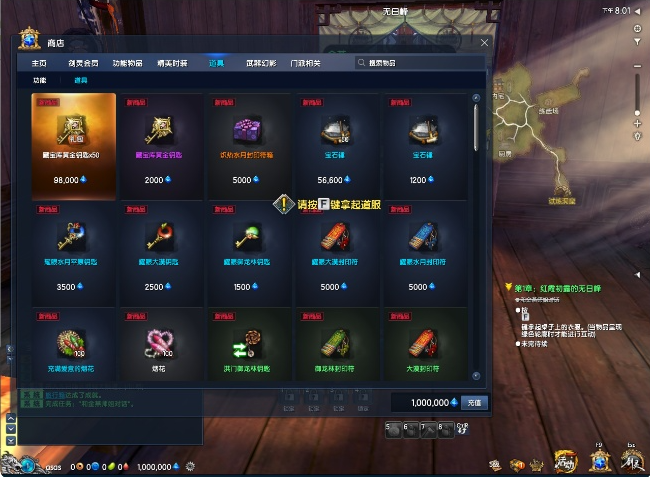This screenshot has width=650, height=477.
Task: Pick the 宝石锤 costing 56,600
Action: [x=334, y=143]
